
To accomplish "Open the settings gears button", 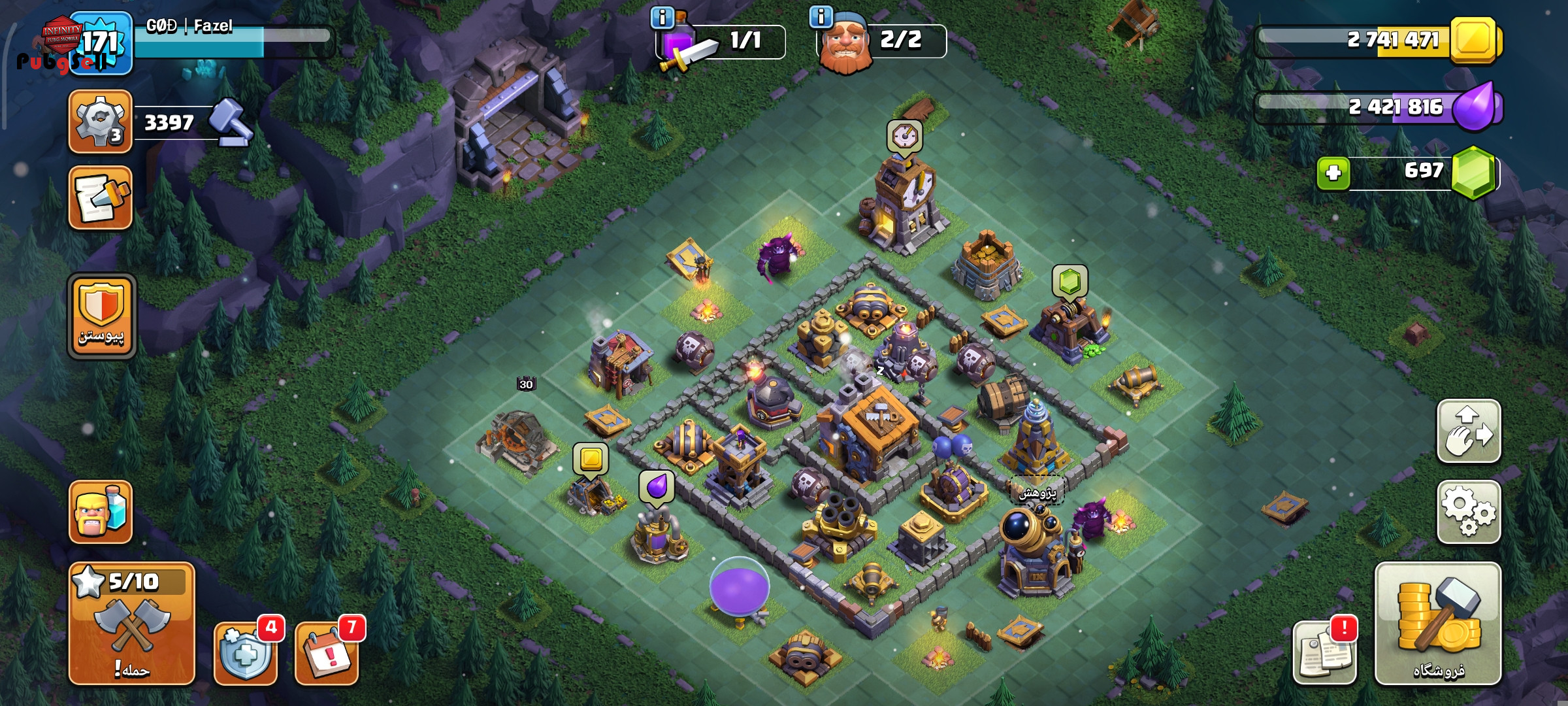I will (x=1468, y=512).
